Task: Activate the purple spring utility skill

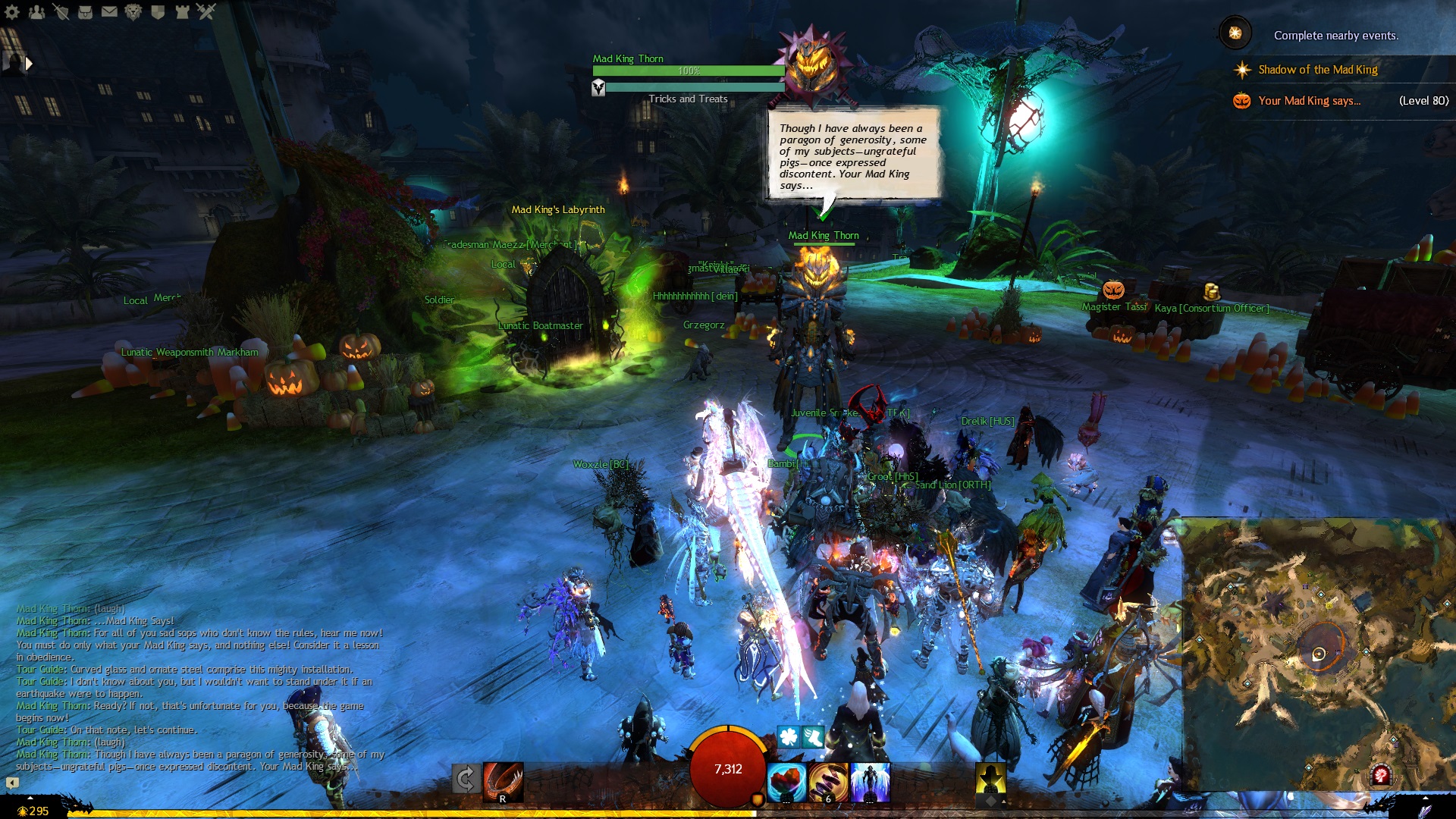Action: point(828,783)
